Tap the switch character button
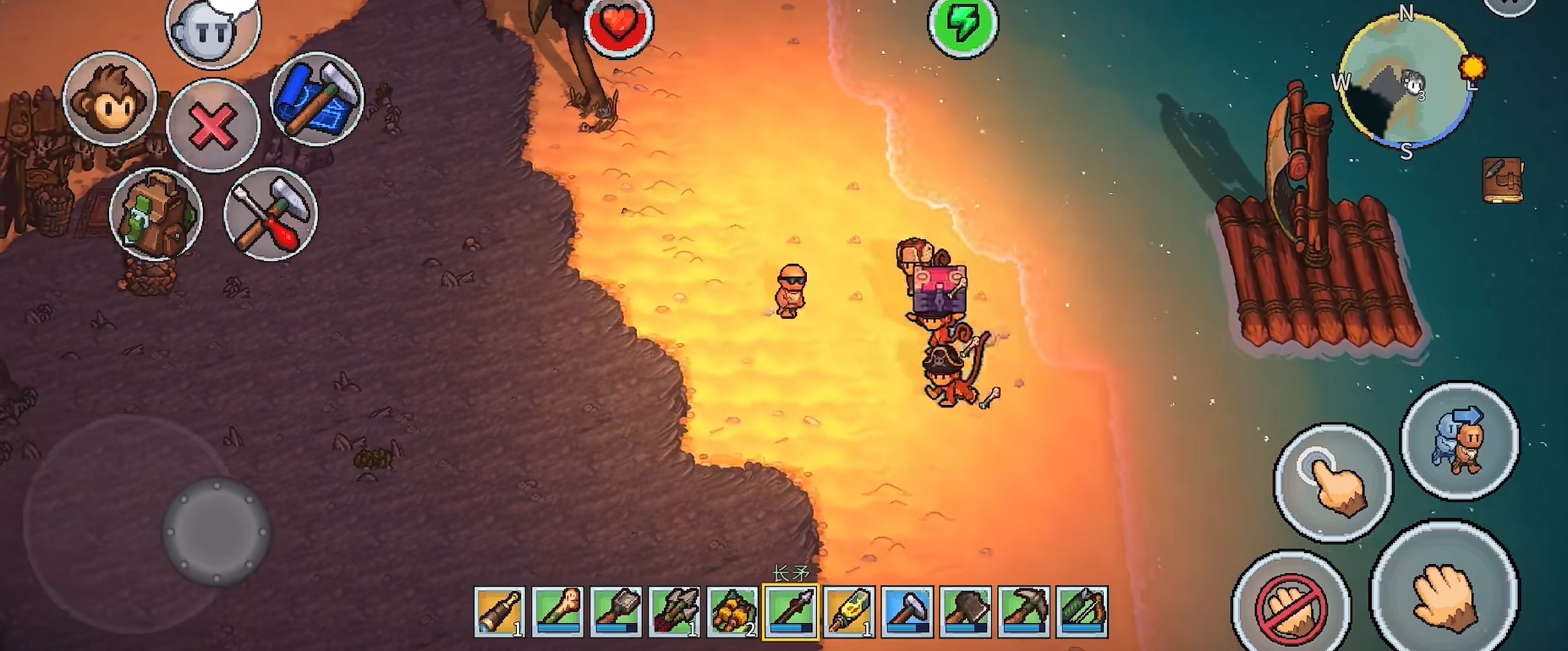Image resolution: width=1568 pixels, height=651 pixels. tap(1460, 440)
